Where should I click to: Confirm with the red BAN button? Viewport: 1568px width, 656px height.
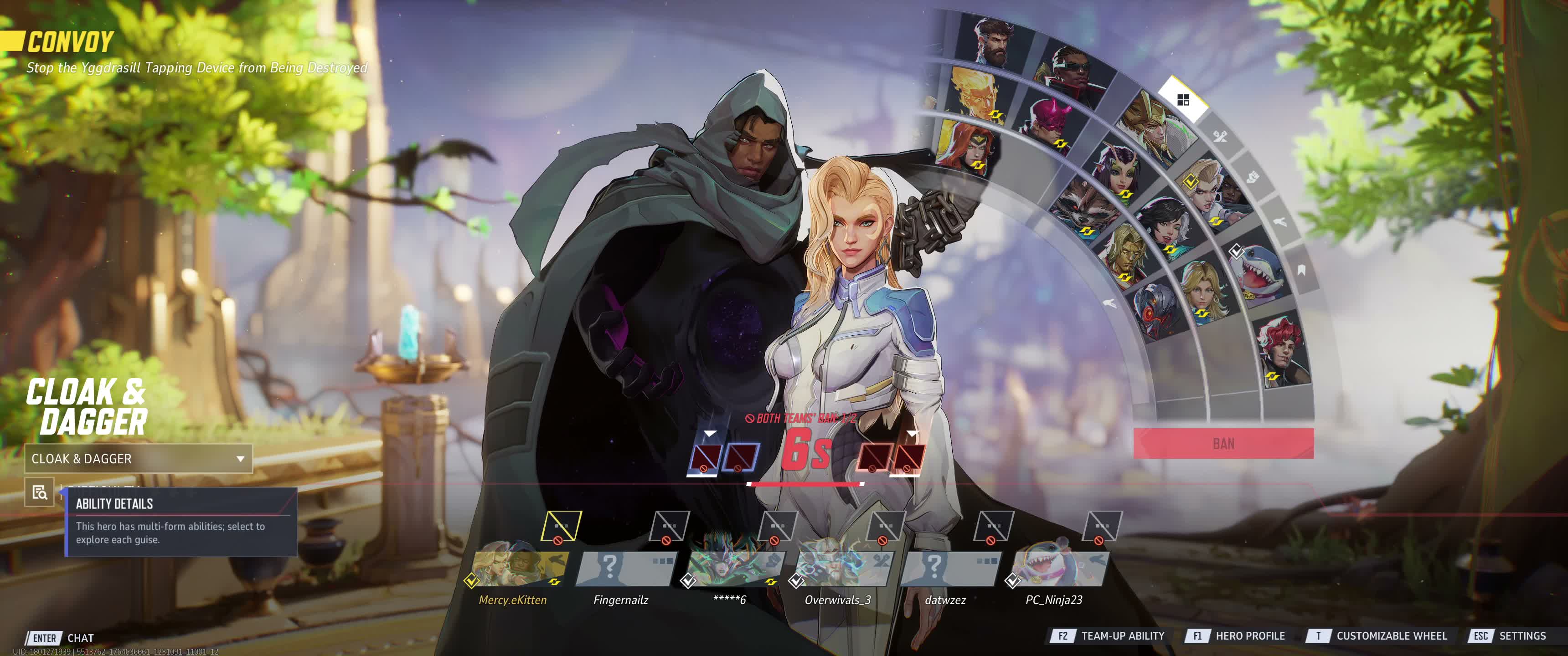click(1223, 444)
